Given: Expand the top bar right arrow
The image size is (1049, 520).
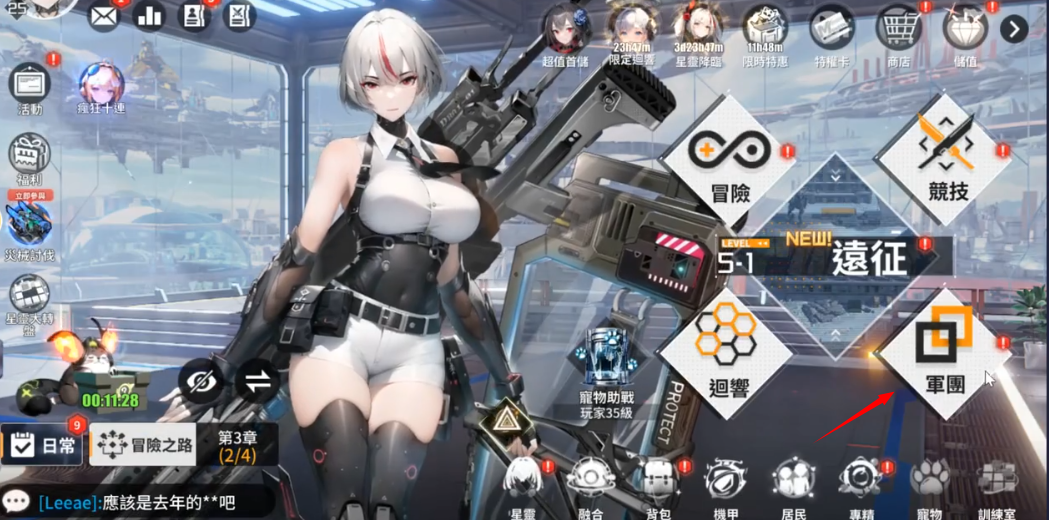Looking at the screenshot, I should click(x=1014, y=29).
